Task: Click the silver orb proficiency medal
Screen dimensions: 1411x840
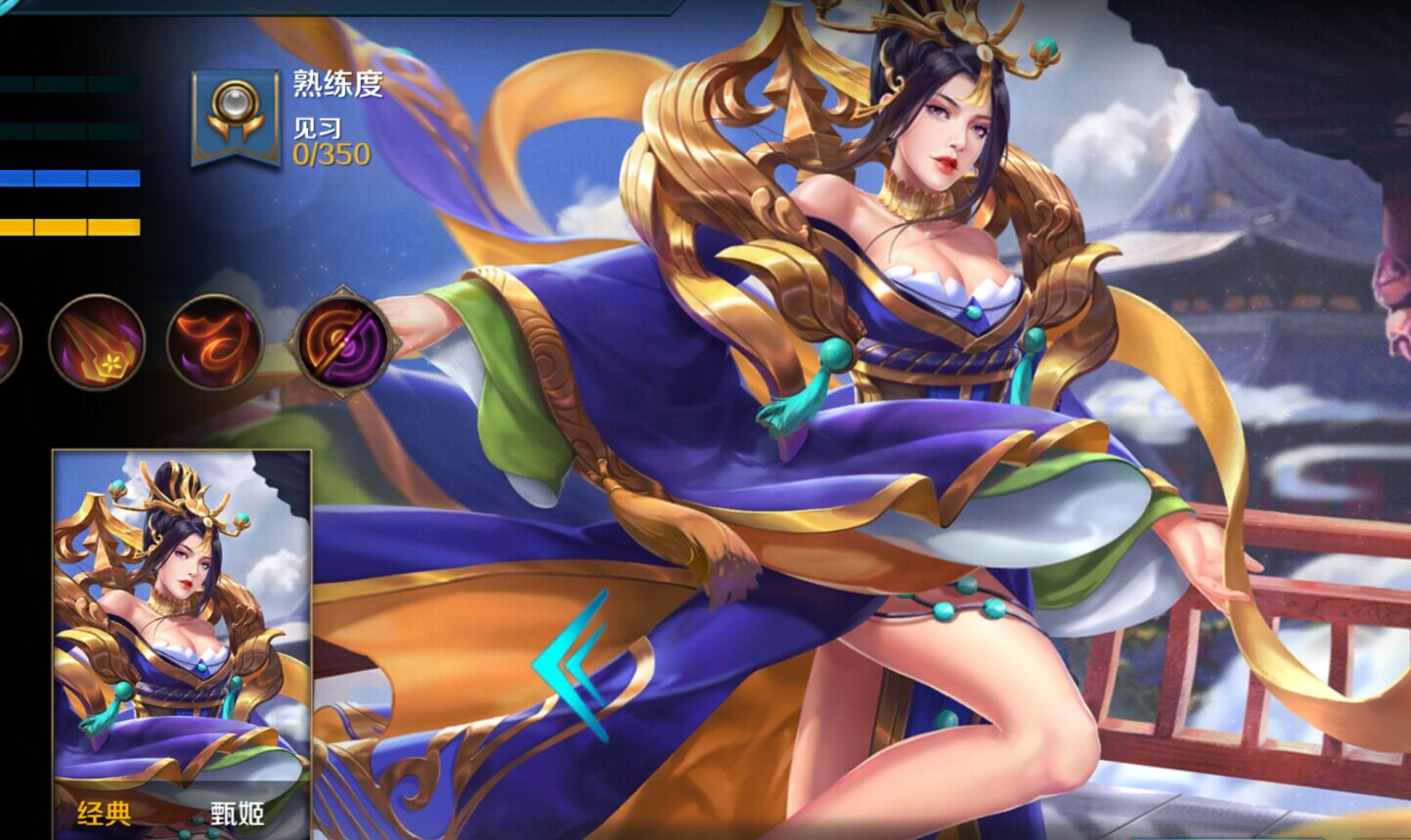Action: click(x=234, y=103)
